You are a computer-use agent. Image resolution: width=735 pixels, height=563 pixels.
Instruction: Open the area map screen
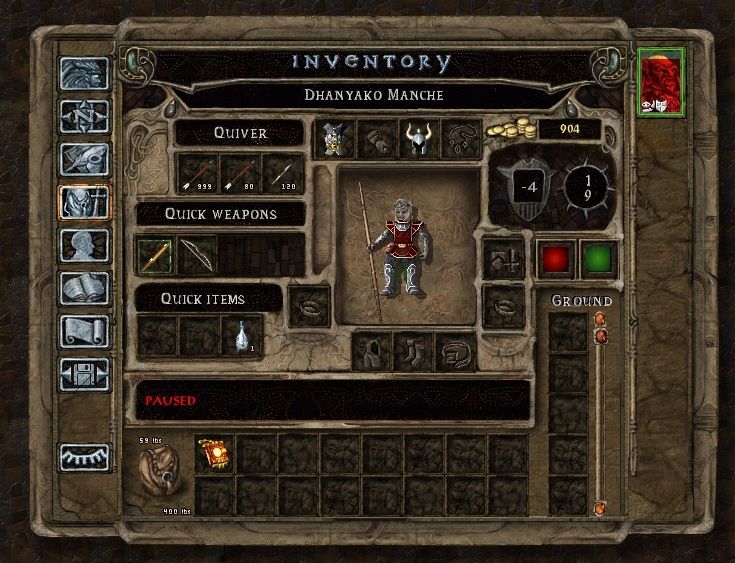click(84, 117)
